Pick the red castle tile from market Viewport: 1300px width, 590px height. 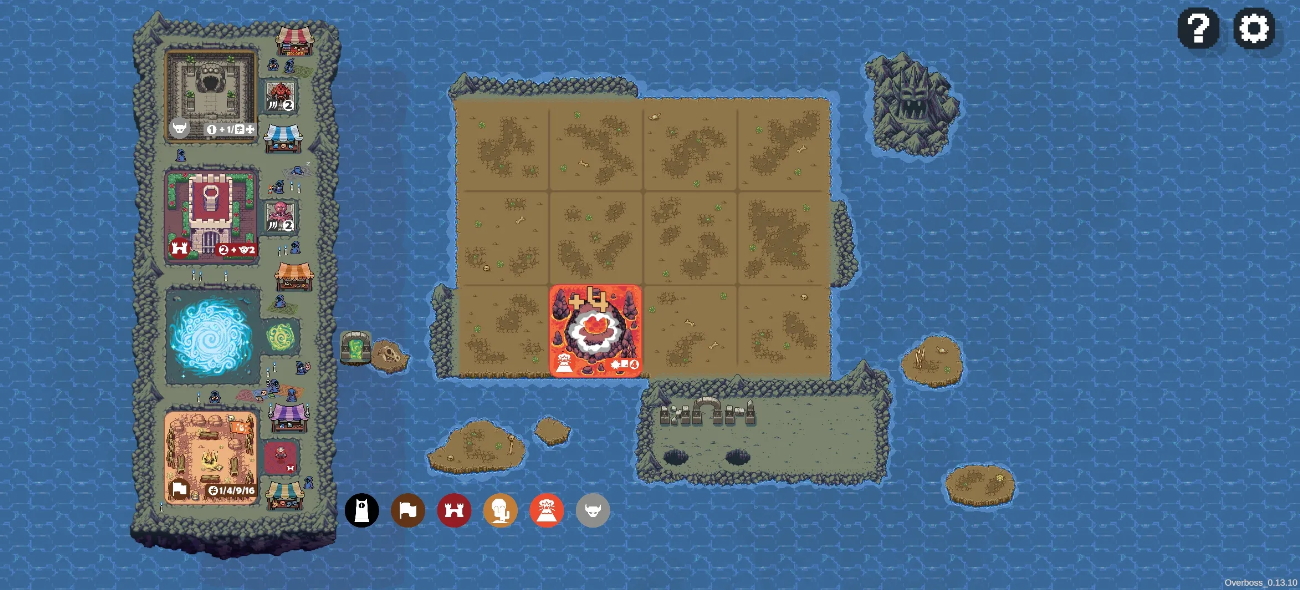tap(212, 215)
